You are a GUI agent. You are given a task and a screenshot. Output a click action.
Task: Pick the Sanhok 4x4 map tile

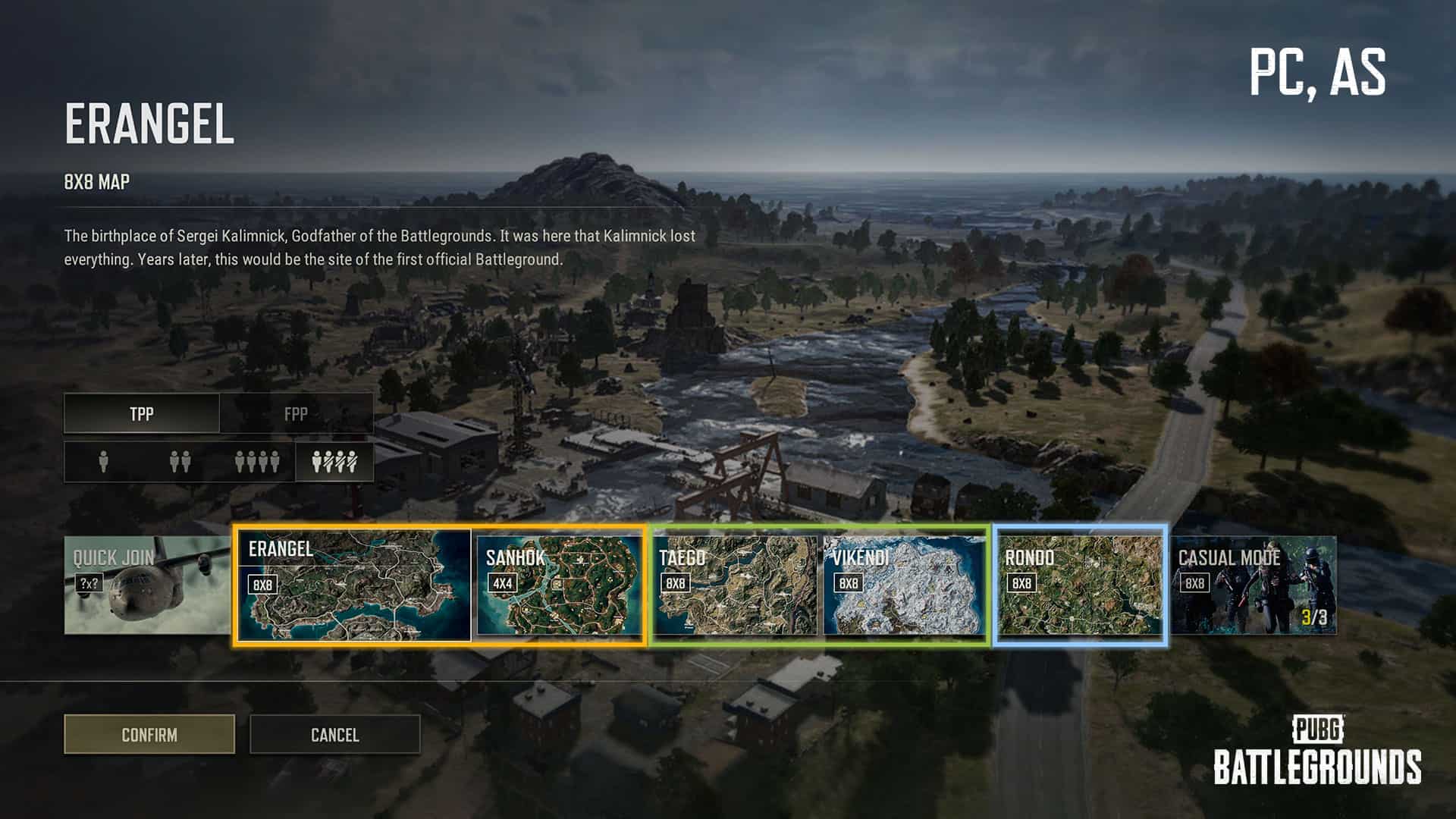click(x=559, y=585)
